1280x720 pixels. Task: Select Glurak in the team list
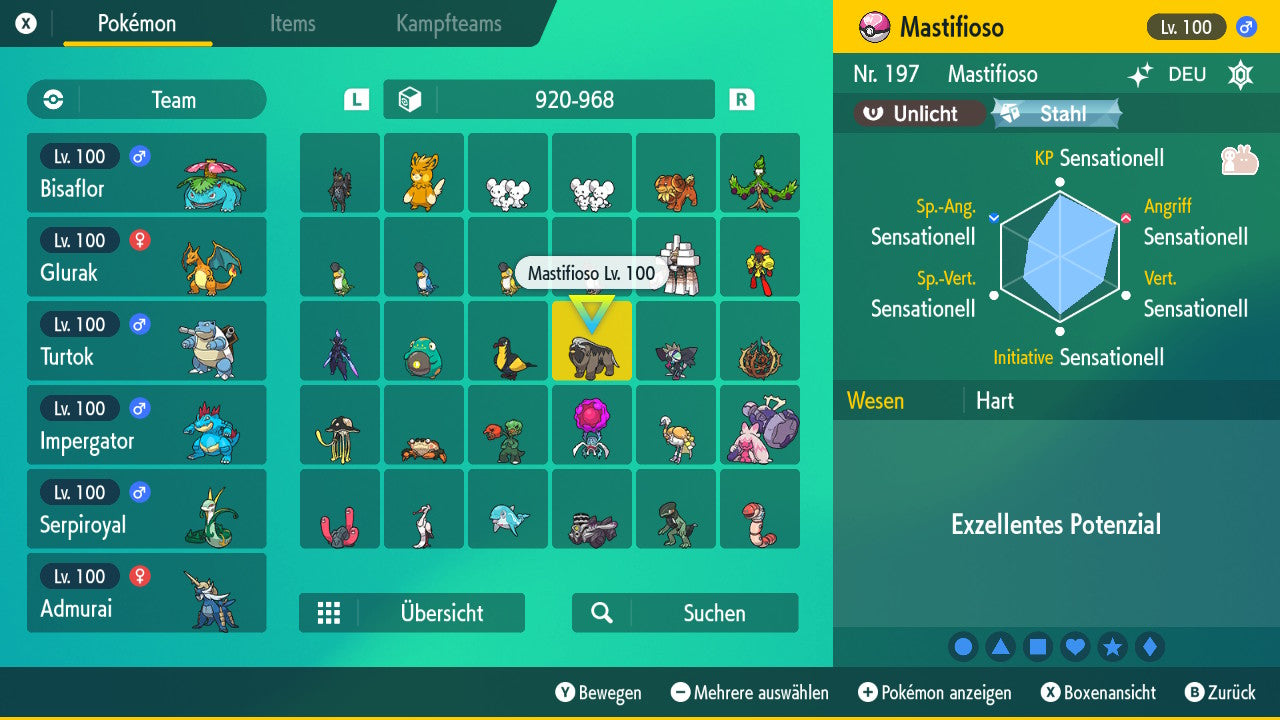[x=146, y=257]
